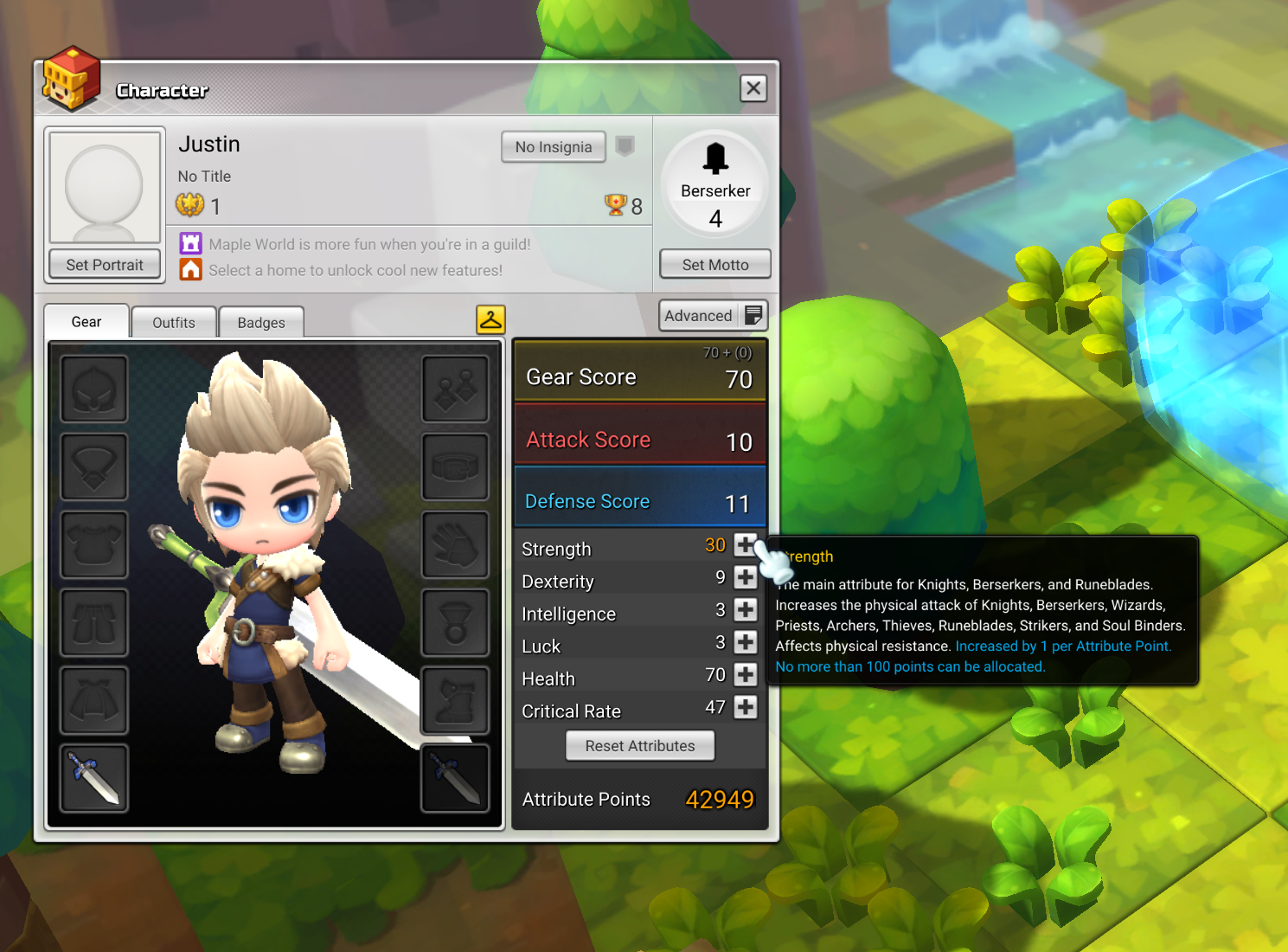Switch to the Outfits tab
1288x952 pixels.
tap(173, 321)
